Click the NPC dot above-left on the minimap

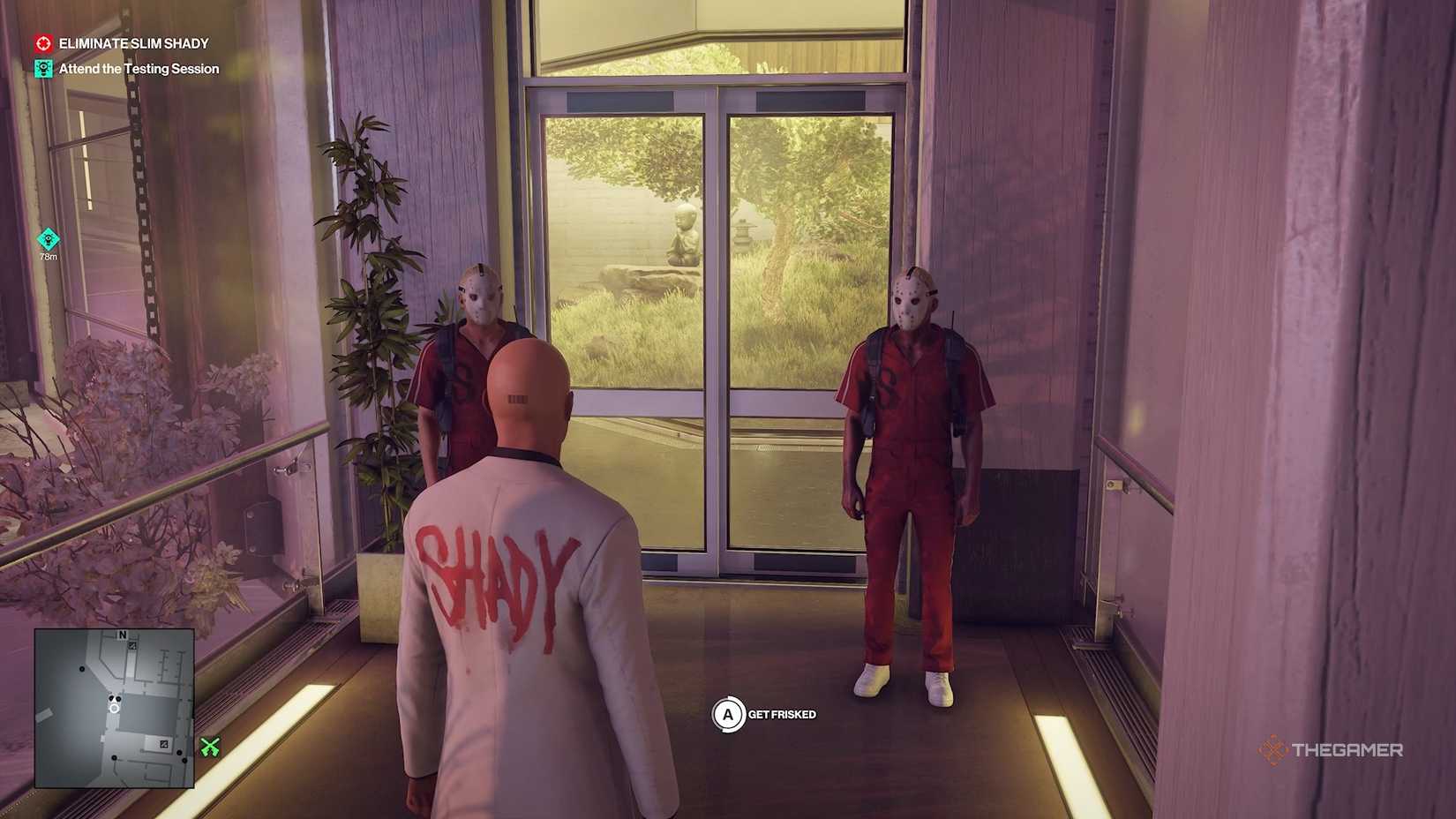82,669
